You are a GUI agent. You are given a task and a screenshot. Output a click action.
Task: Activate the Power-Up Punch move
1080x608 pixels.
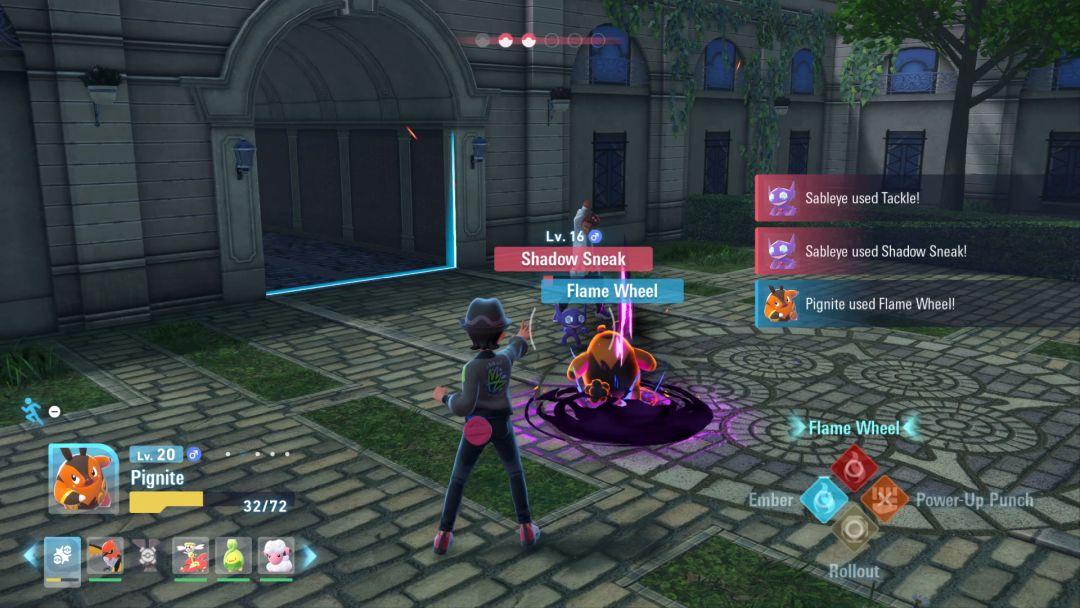pos(885,498)
